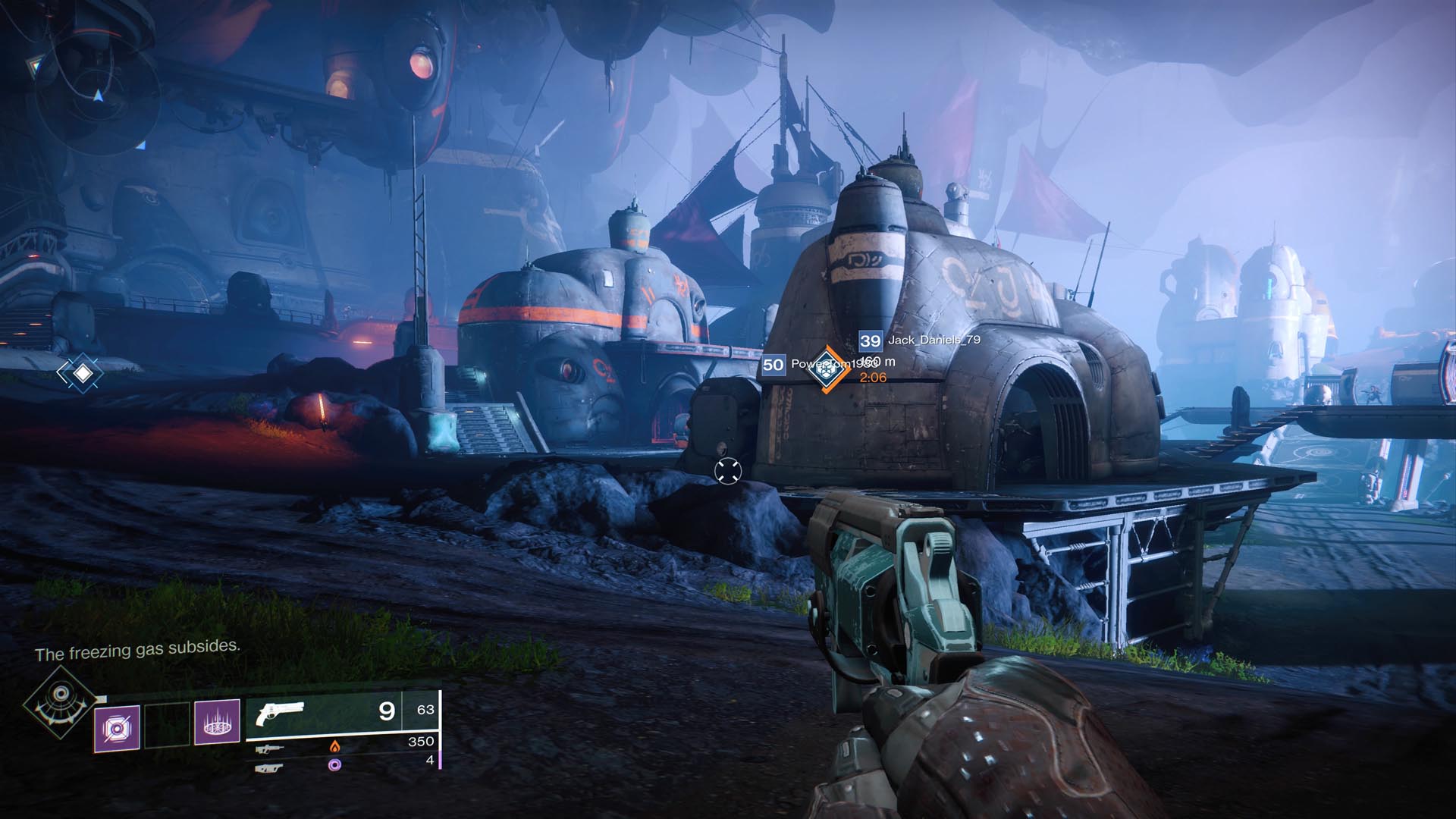This screenshot has height=819, width=1456.
Task: Click the level 50 badge next to PowerTom
Action: point(773,365)
